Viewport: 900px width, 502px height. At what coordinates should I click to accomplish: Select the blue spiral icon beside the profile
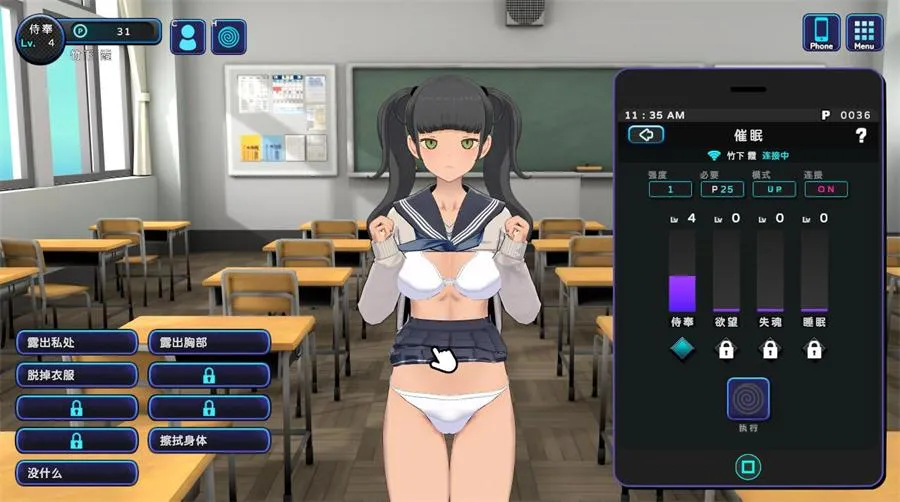click(x=229, y=37)
